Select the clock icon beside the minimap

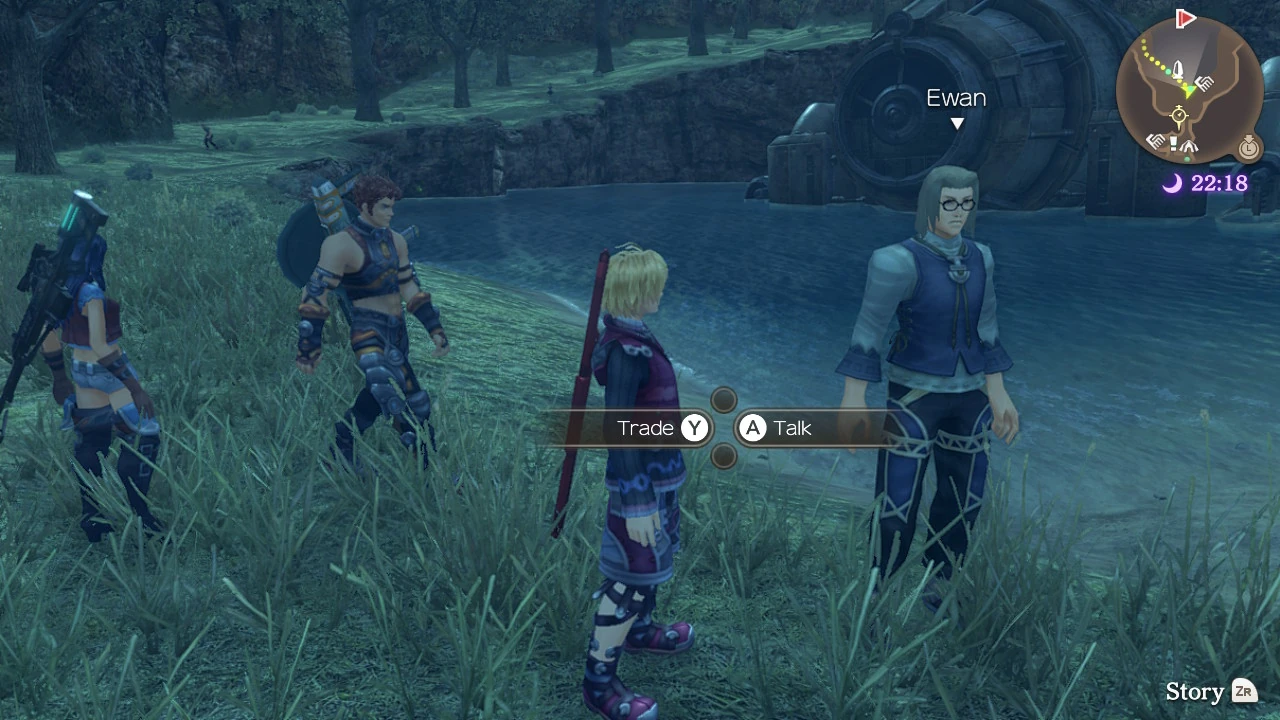coord(1248,148)
